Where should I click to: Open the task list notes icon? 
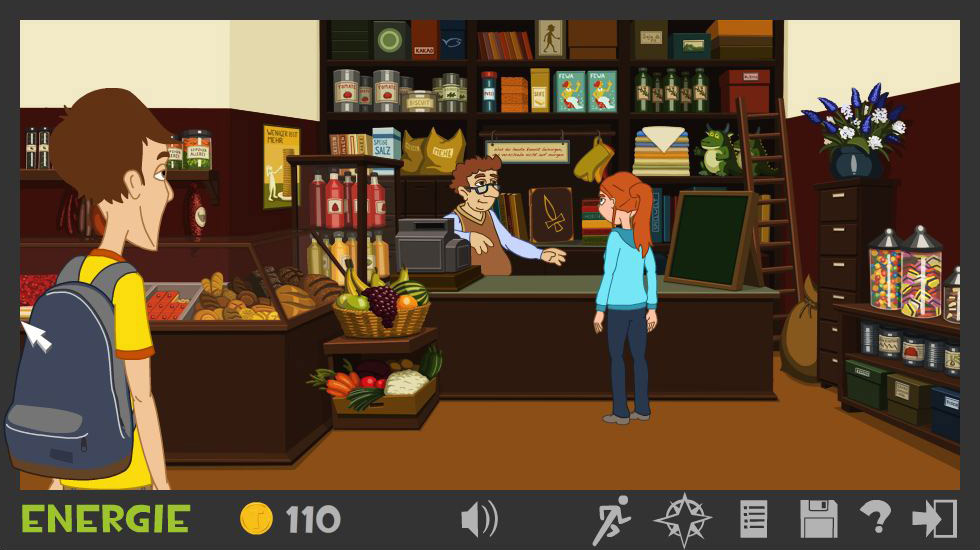(753, 519)
